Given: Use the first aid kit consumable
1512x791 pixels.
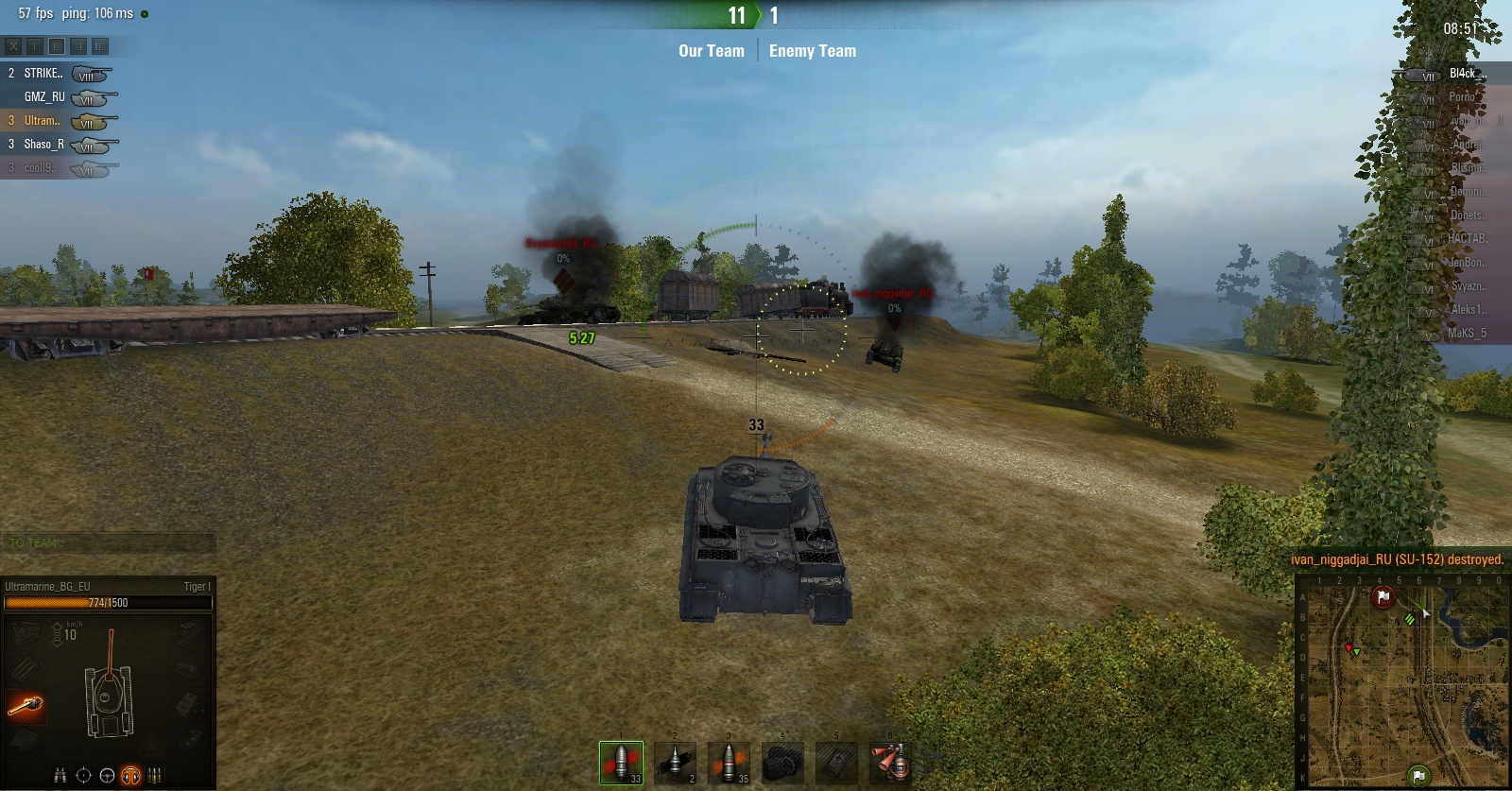Looking at the screenshot, I should 835,762.
